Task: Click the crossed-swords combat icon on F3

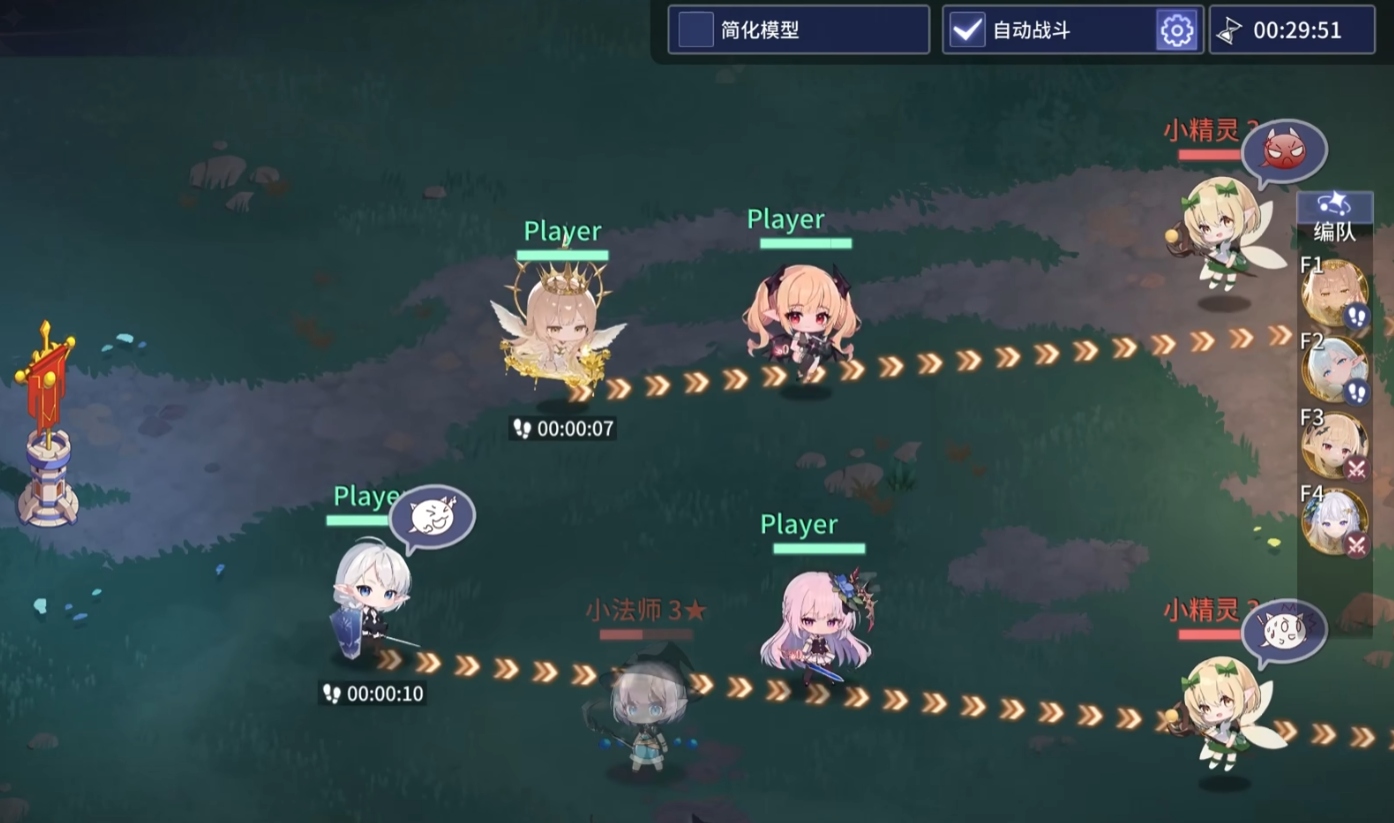Action: (x=1356, y=470)
